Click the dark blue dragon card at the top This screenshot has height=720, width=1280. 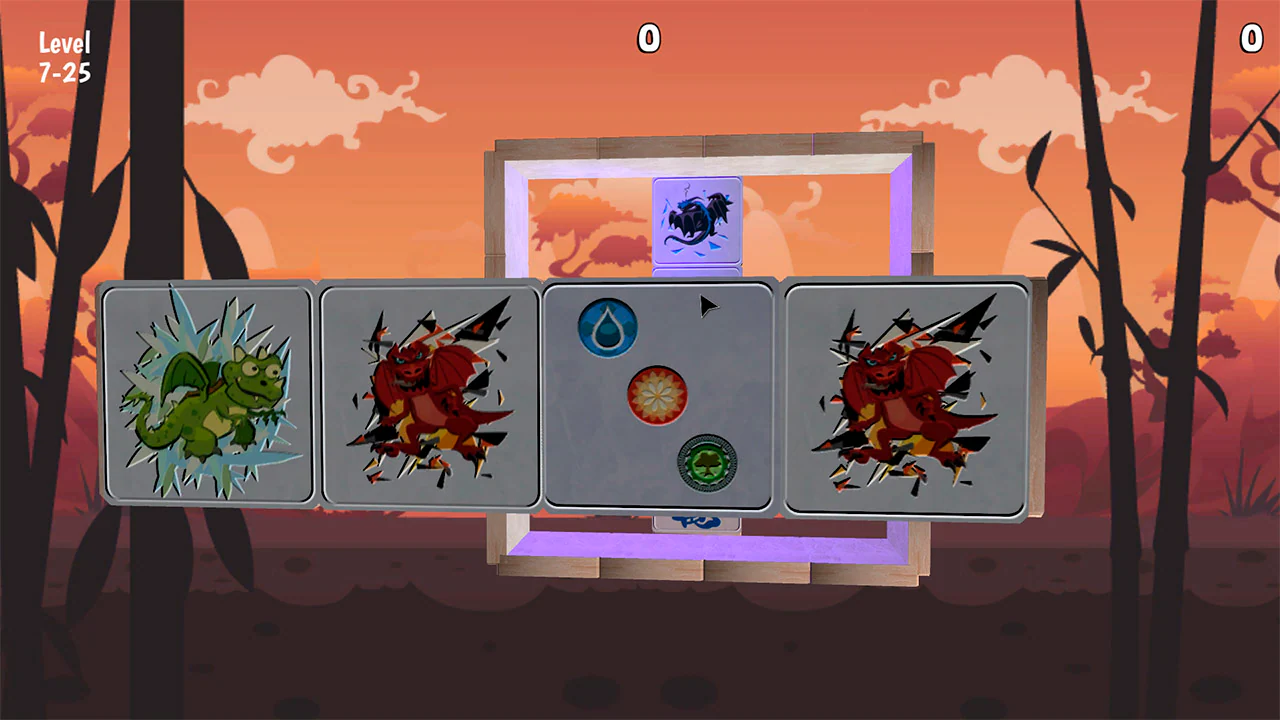[698, 222]
